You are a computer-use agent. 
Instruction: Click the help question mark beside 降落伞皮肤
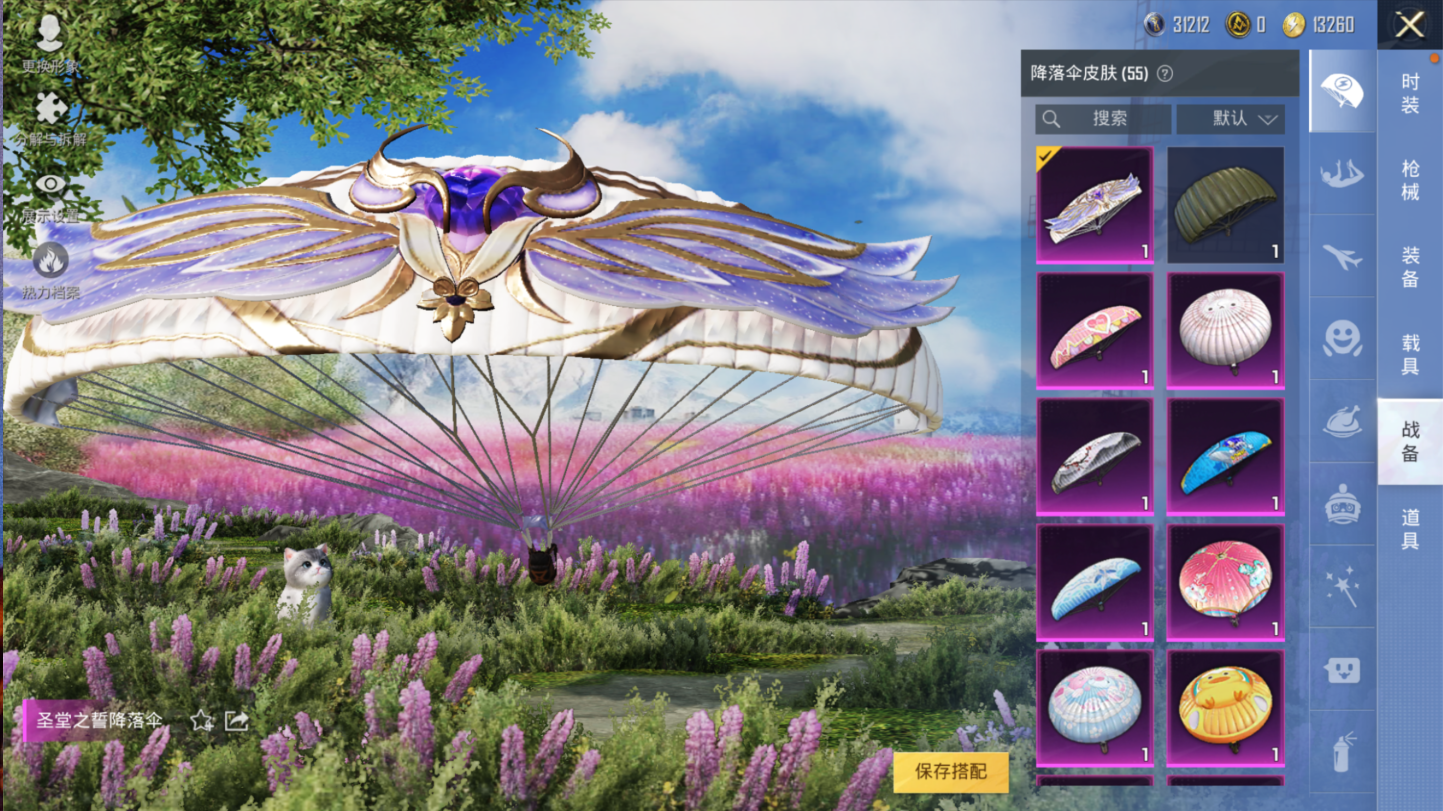pos(1164,74)
